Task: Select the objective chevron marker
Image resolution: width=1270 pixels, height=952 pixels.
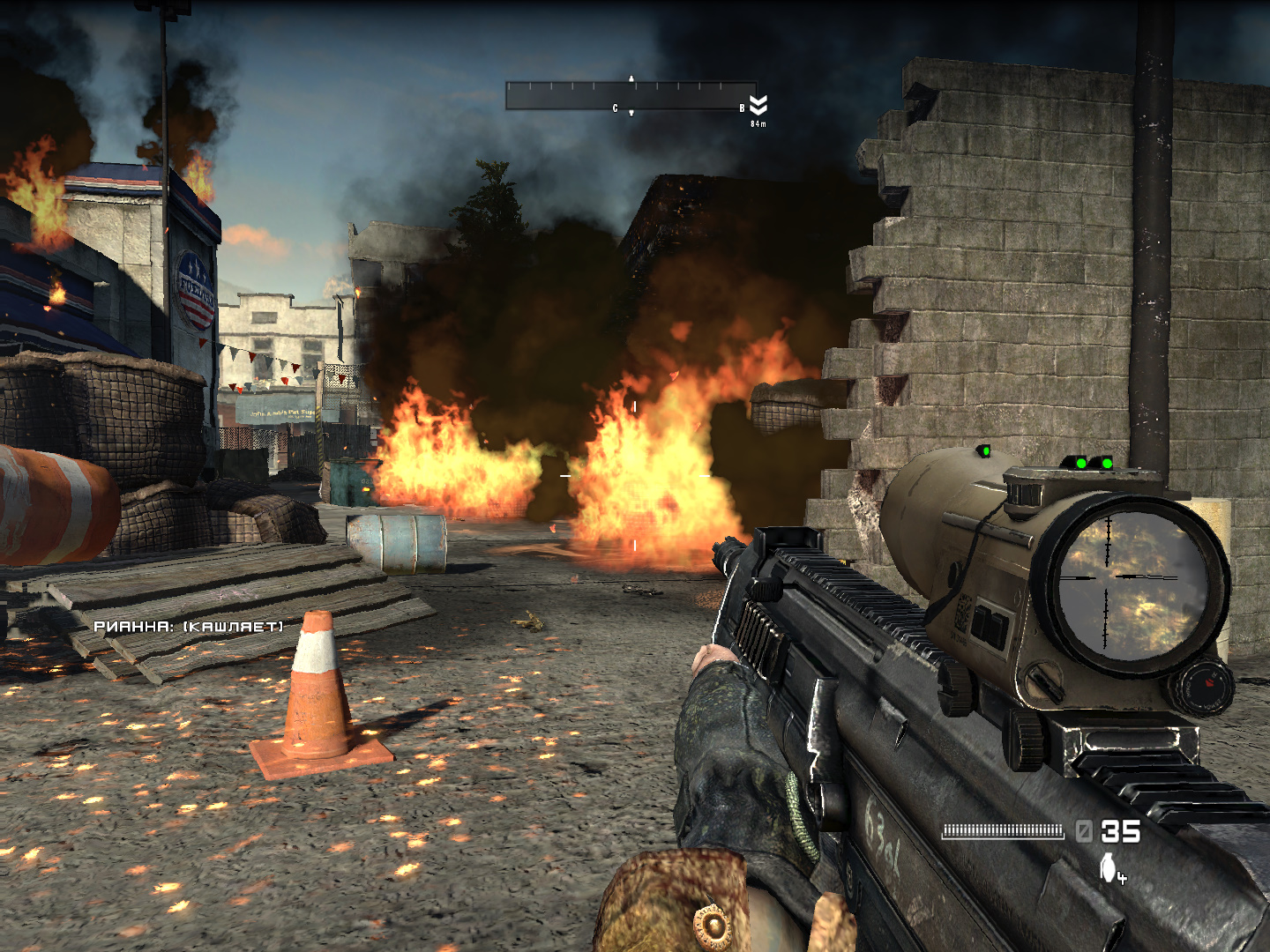Action: click(758, 105)
